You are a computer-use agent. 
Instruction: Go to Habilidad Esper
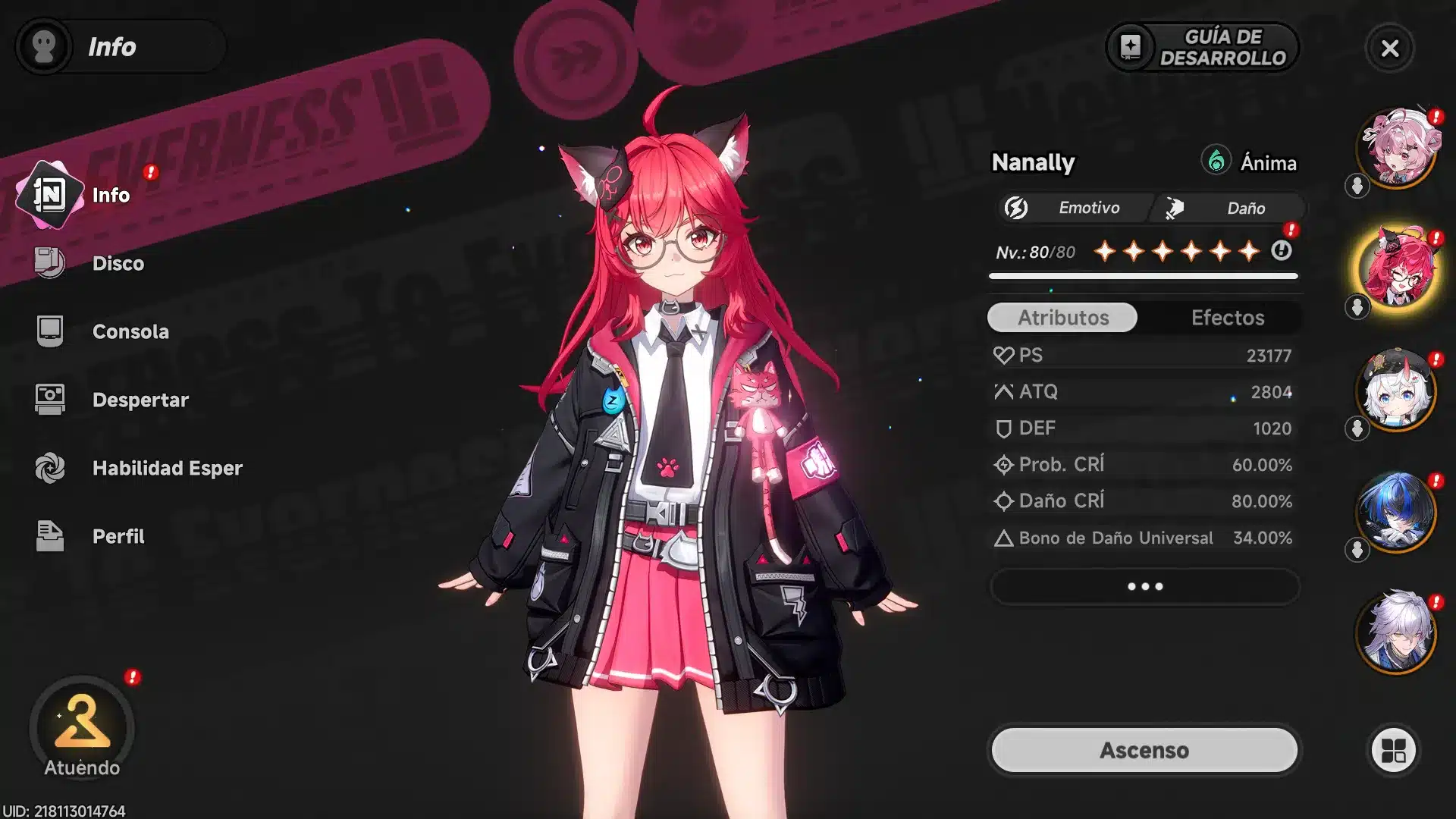(167, 468)
